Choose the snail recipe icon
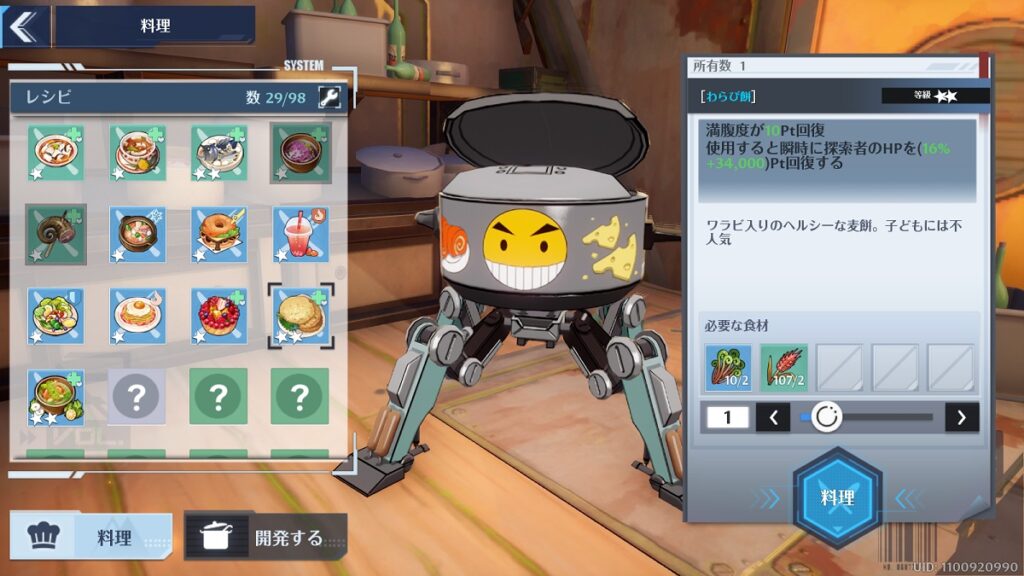 [x=55, y=234]
